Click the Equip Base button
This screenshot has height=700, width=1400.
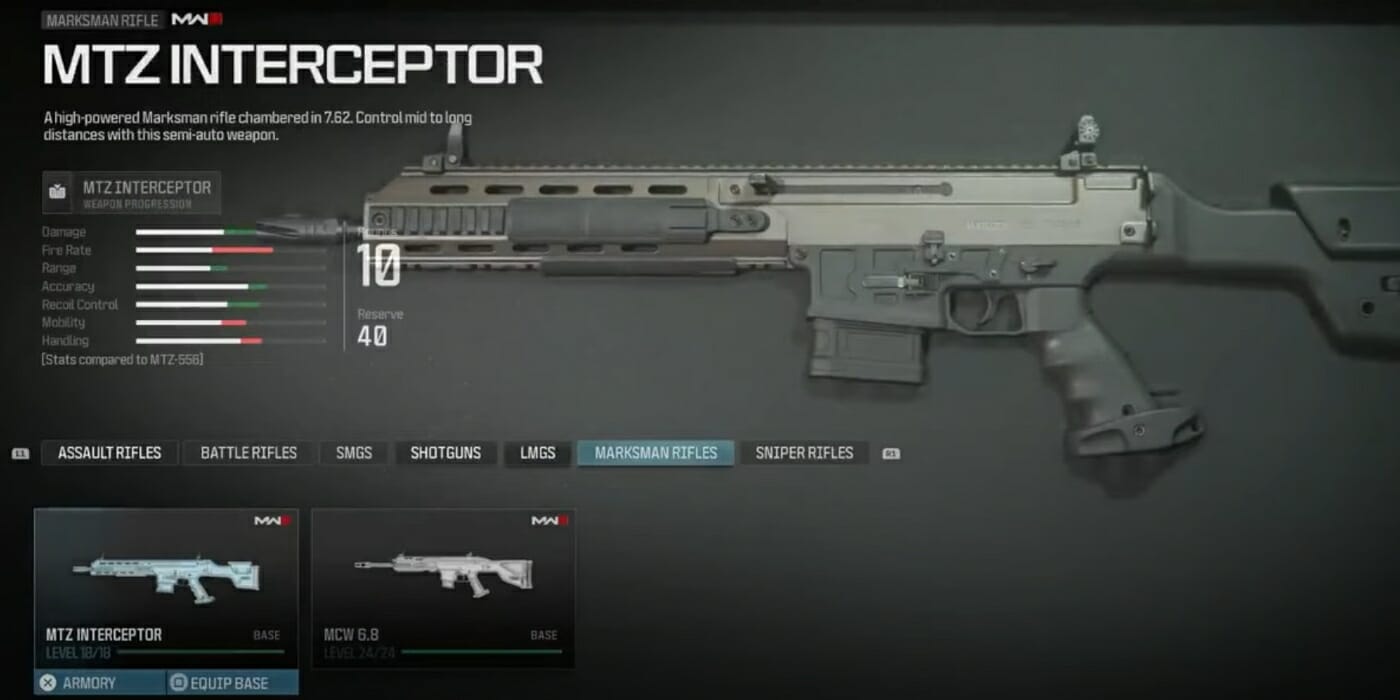tap(231, 684)
